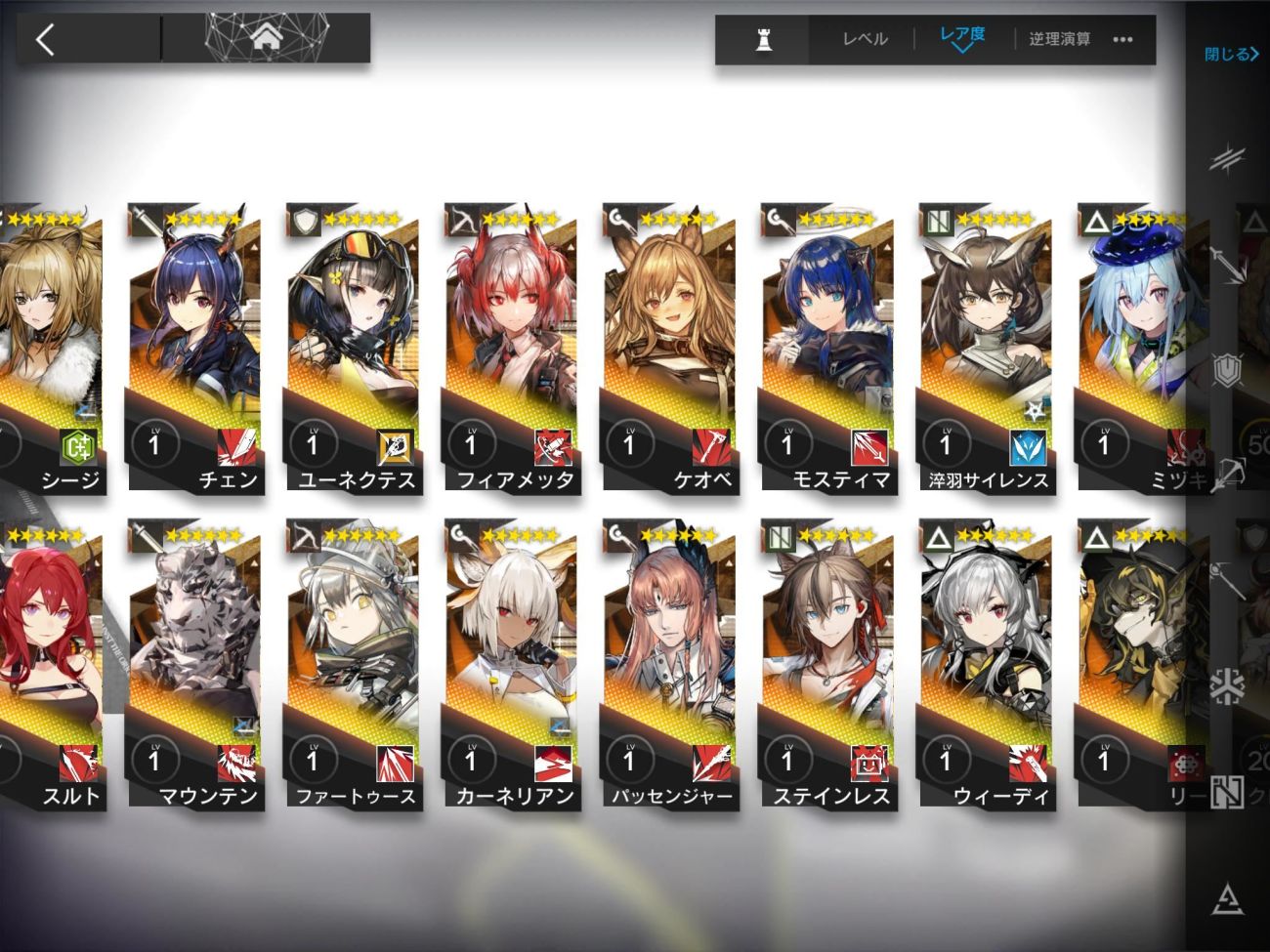Select the ウィーディ operator card

coord(985,664)
